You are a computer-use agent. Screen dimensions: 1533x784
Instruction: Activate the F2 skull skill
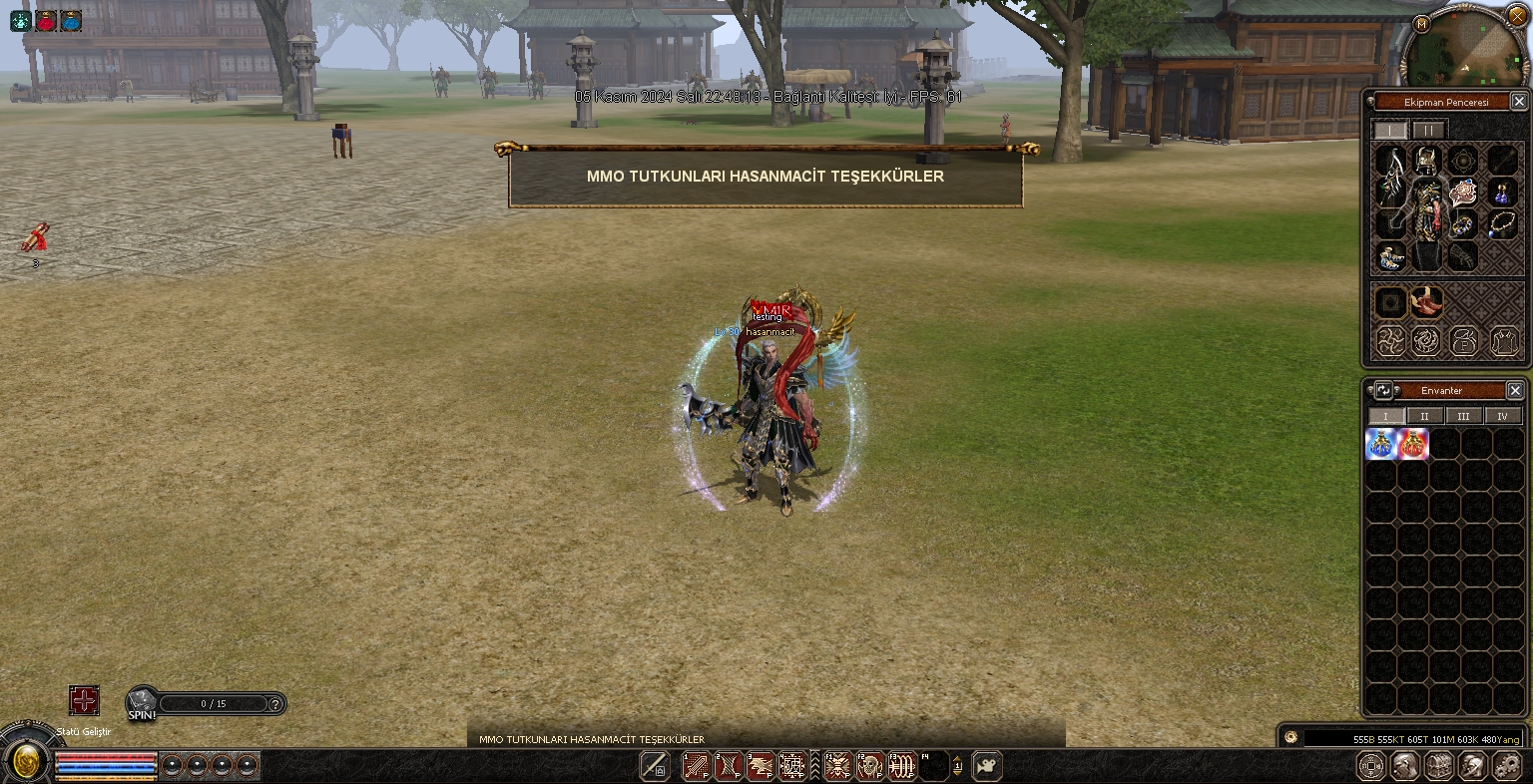pyautogui.click(x=870, y=766)
